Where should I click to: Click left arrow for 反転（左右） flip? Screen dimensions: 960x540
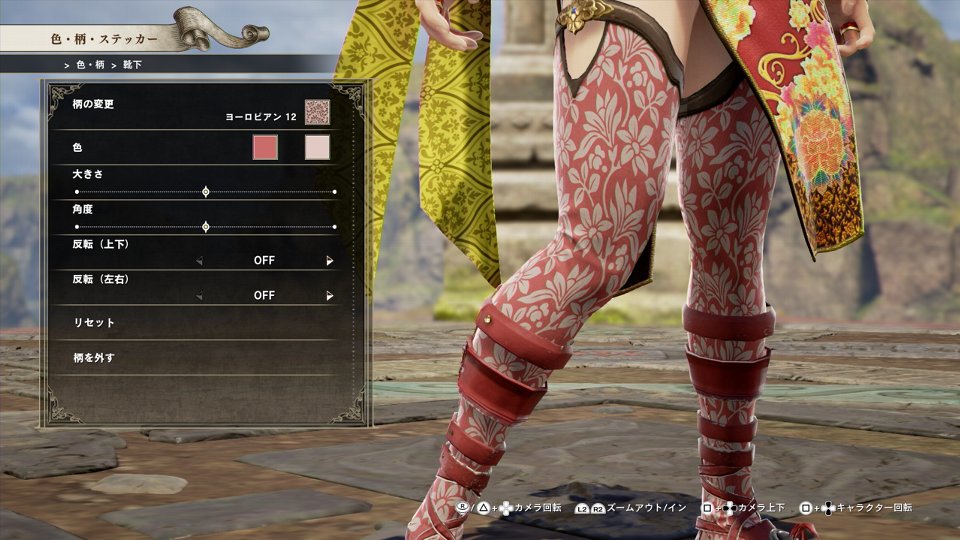coord(199,296)
